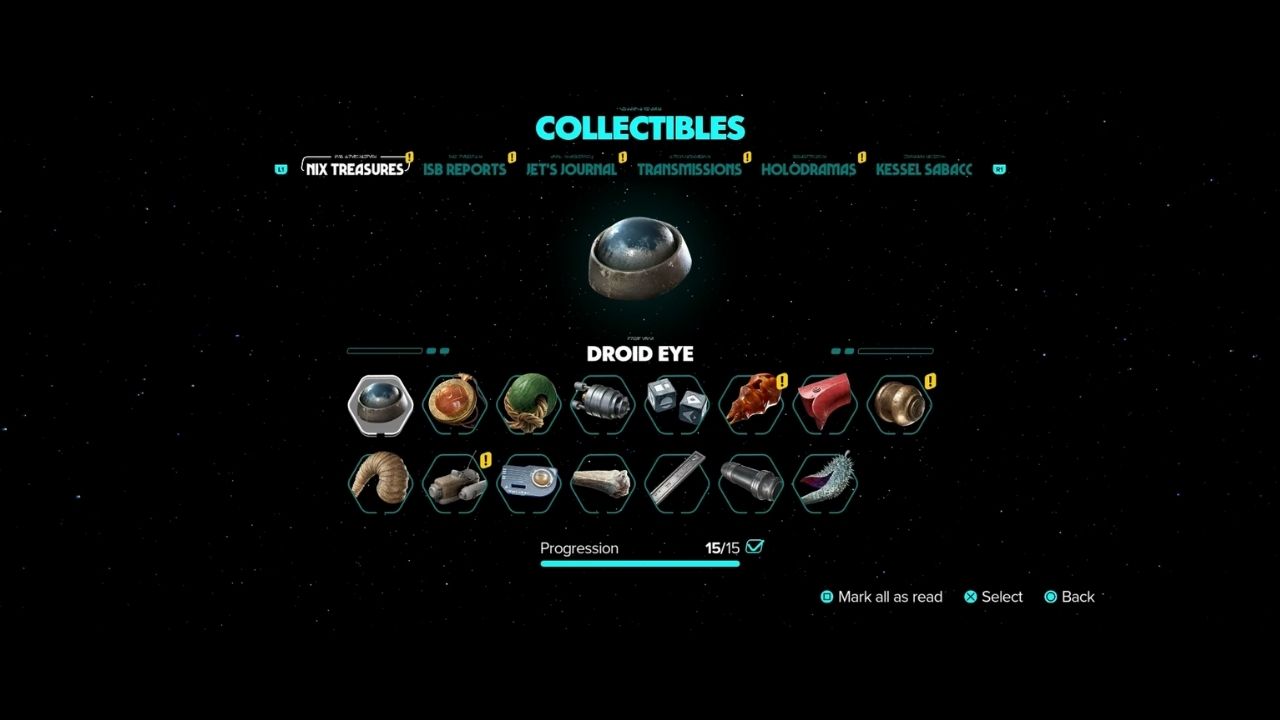Select the Droid Eye treasure icon
The height and width of the screenshot is (720, 1280).
click(x=380, y=403)
